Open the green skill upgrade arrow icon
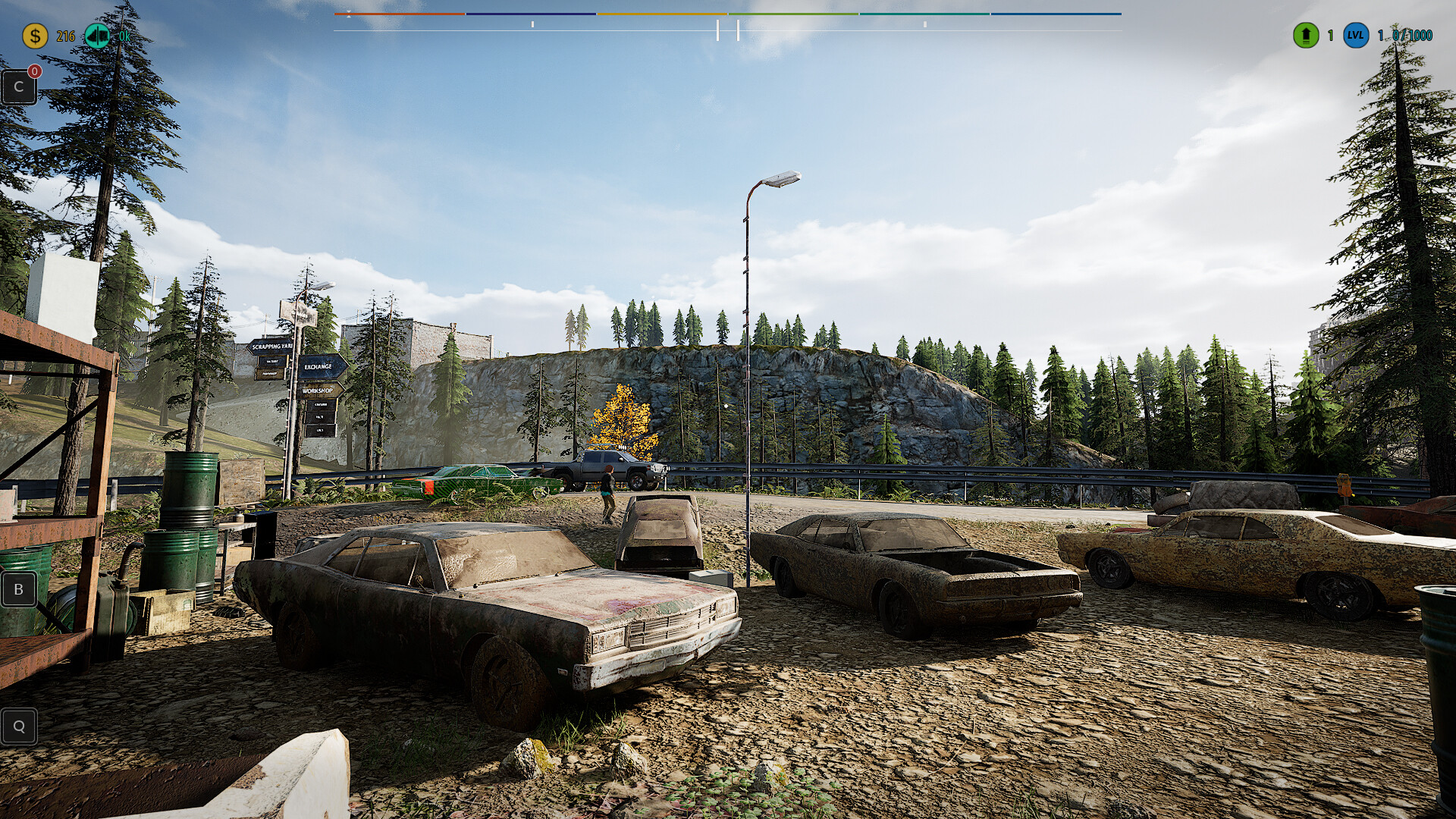The width and height of the screenshot is (1456, 819). 1304,34
